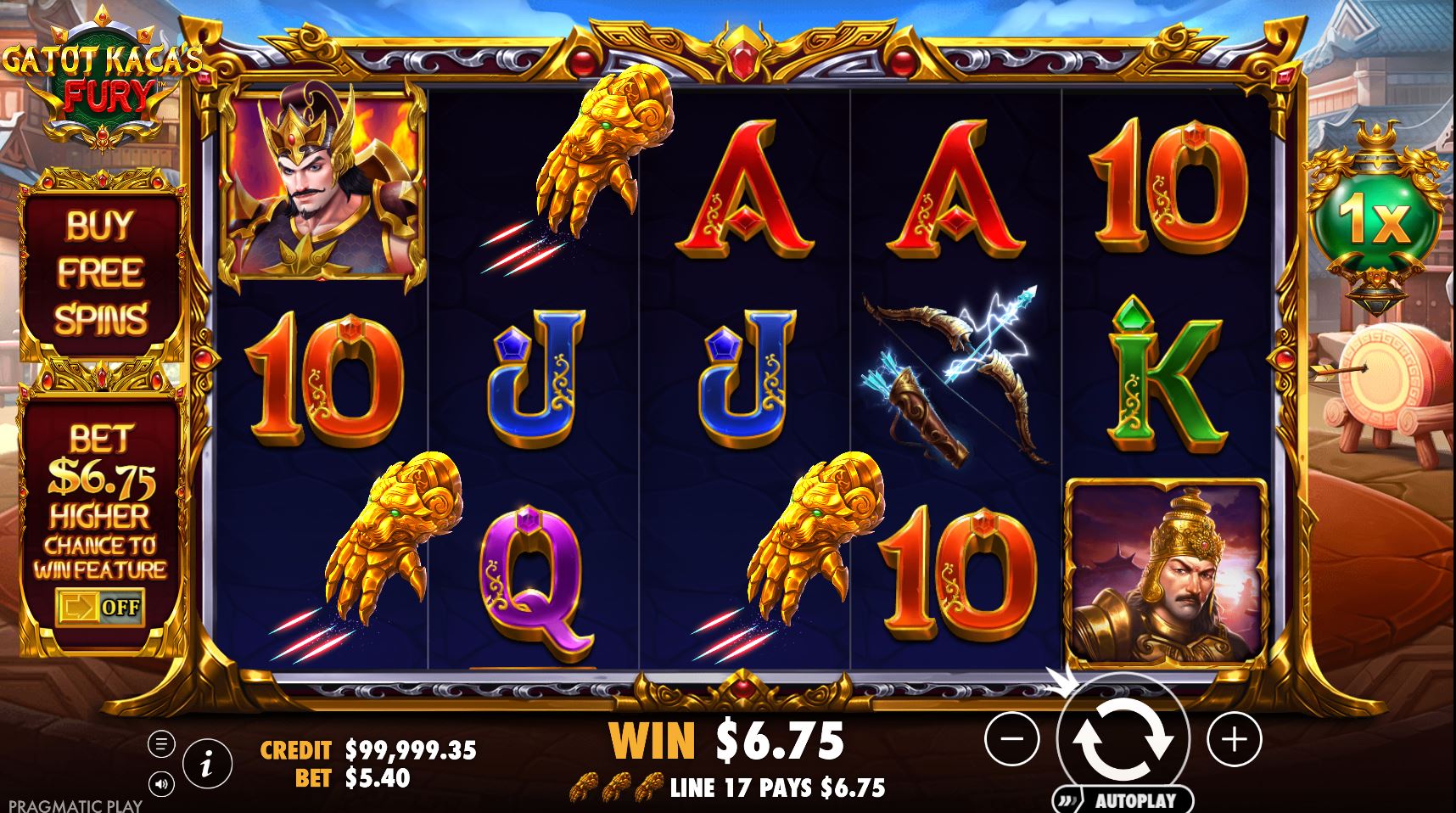Open the hamburger menu icon

click(161, 743)
